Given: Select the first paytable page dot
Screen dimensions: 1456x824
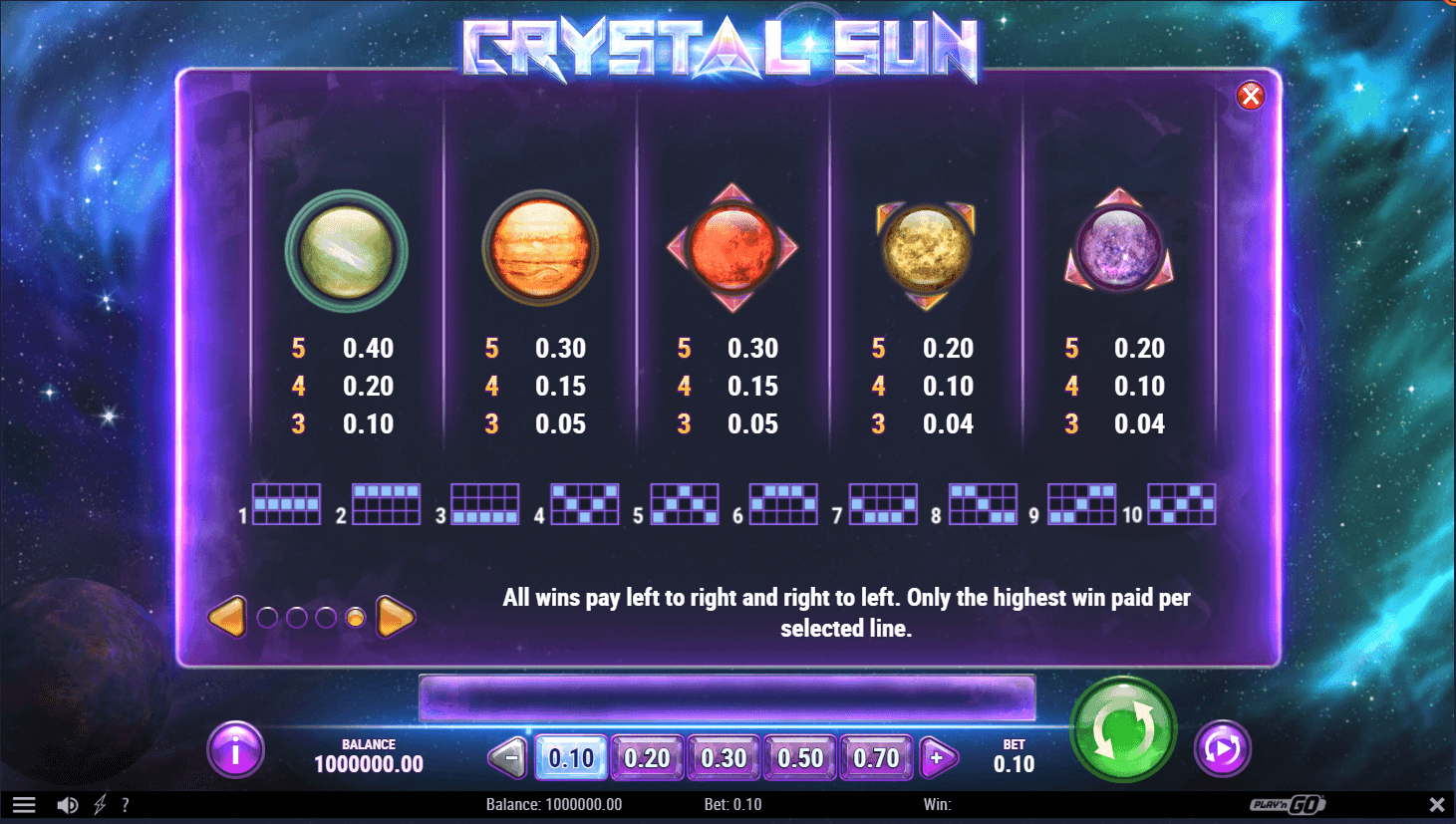Looking at the screenshot, I should (267, 618).
